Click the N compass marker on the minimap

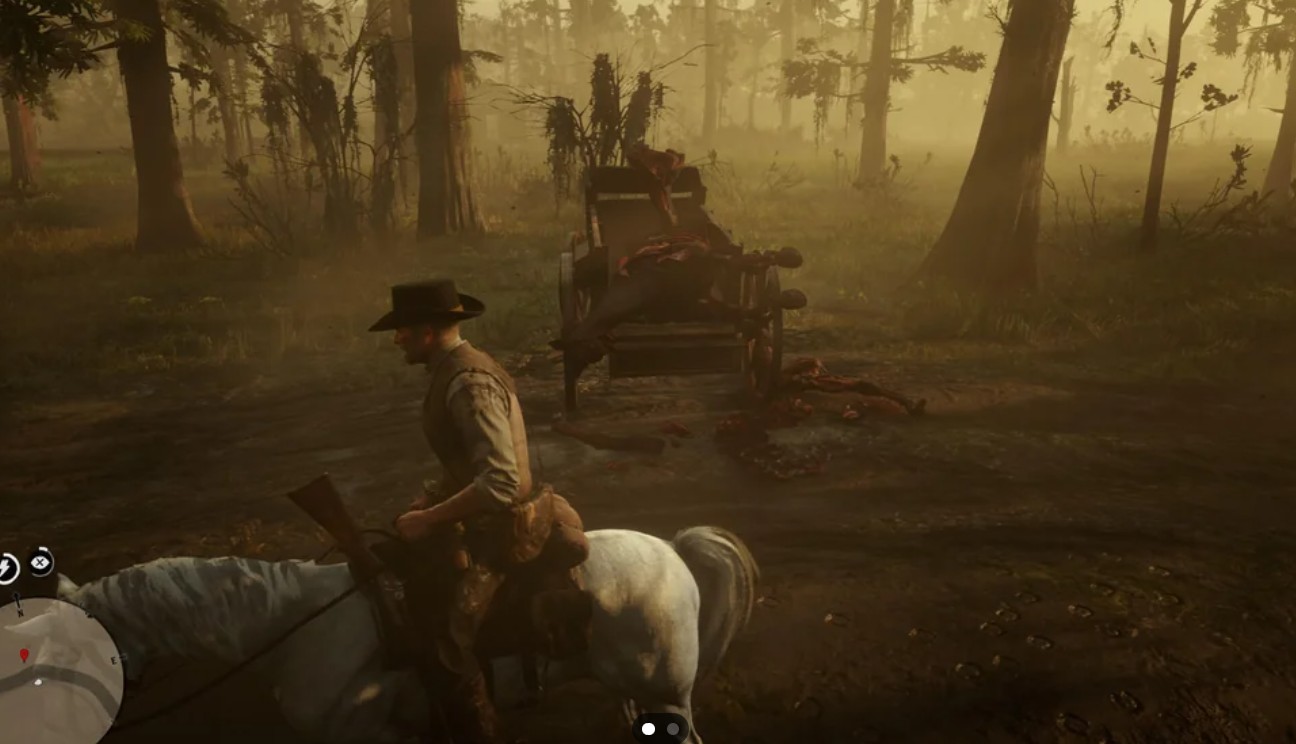[x=20, y=613]
